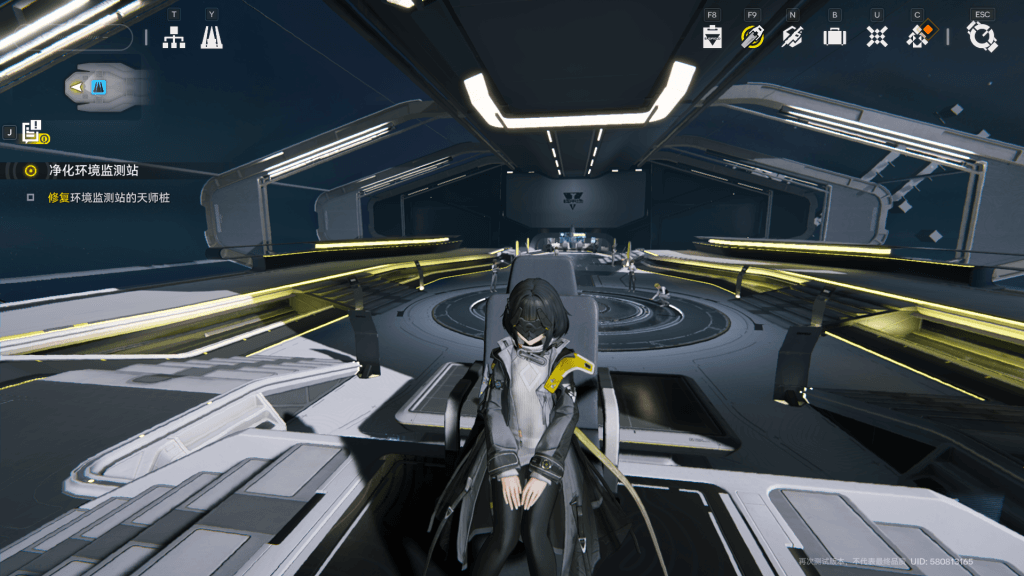Click the ship minimap
The height and width of the screenshot is (576, 1024).
pos(100,88)
